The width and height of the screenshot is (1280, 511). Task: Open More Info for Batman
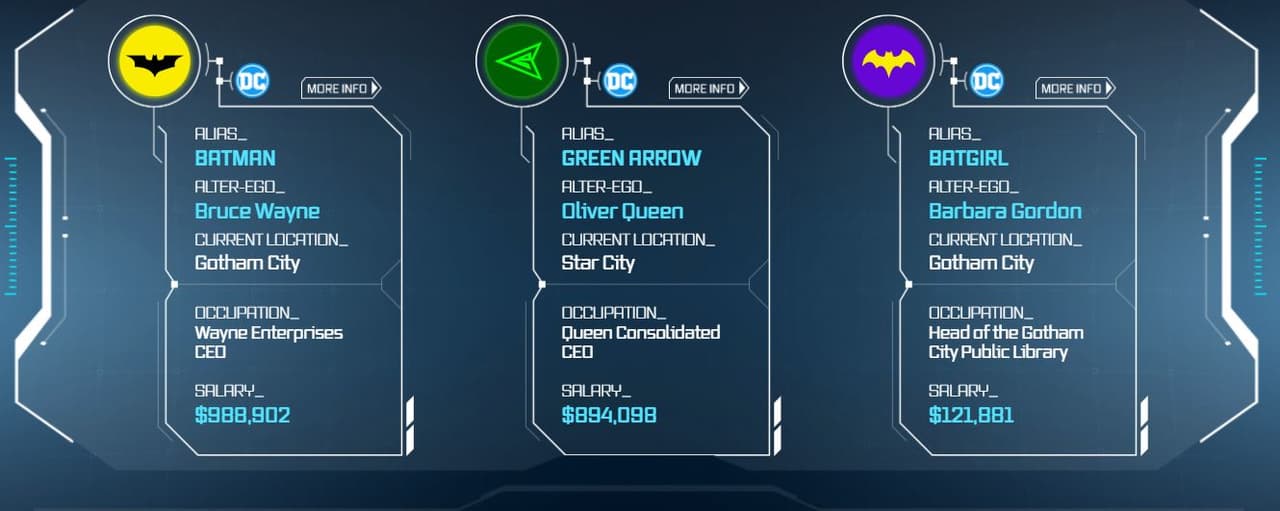tap(341, 88)
